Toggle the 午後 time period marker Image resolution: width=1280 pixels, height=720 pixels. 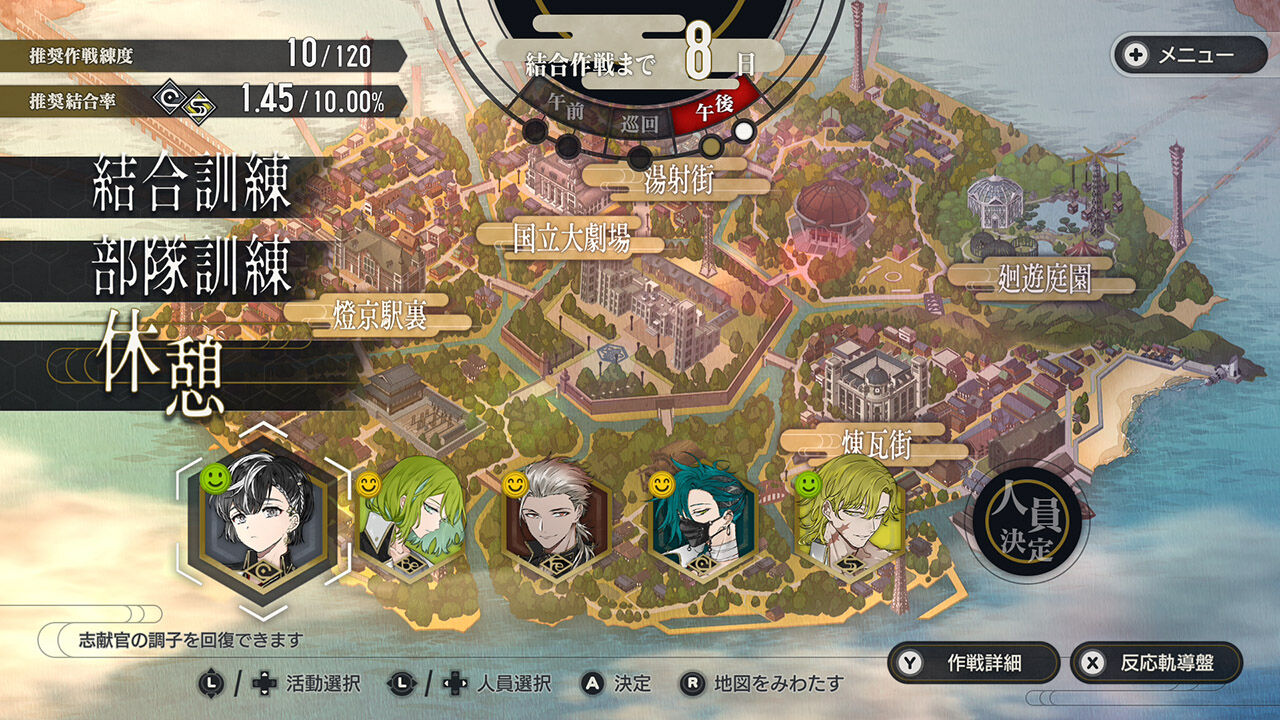[713, 107]
